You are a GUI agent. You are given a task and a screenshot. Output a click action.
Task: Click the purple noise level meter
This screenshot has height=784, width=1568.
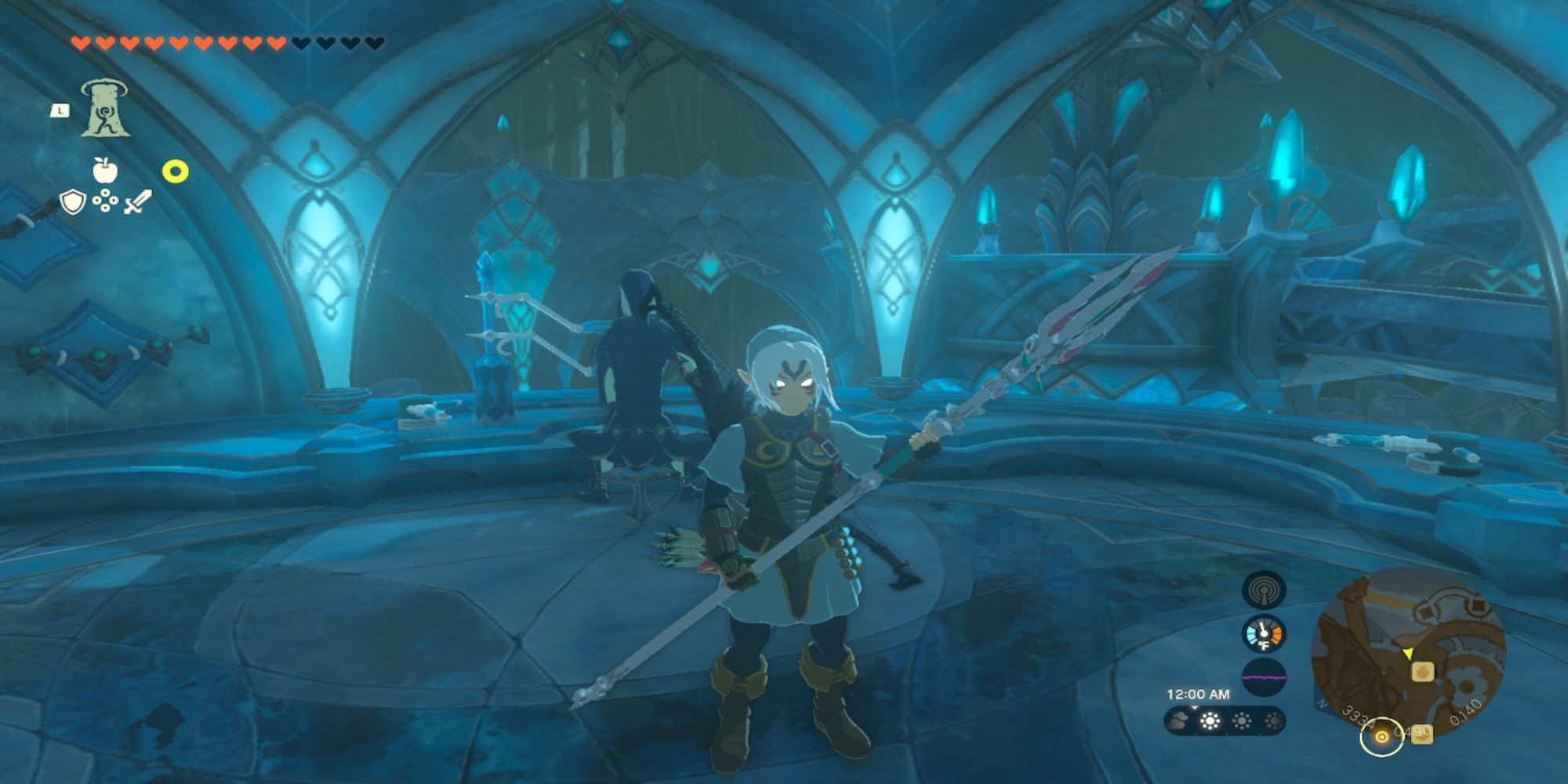click(1263, 676)
